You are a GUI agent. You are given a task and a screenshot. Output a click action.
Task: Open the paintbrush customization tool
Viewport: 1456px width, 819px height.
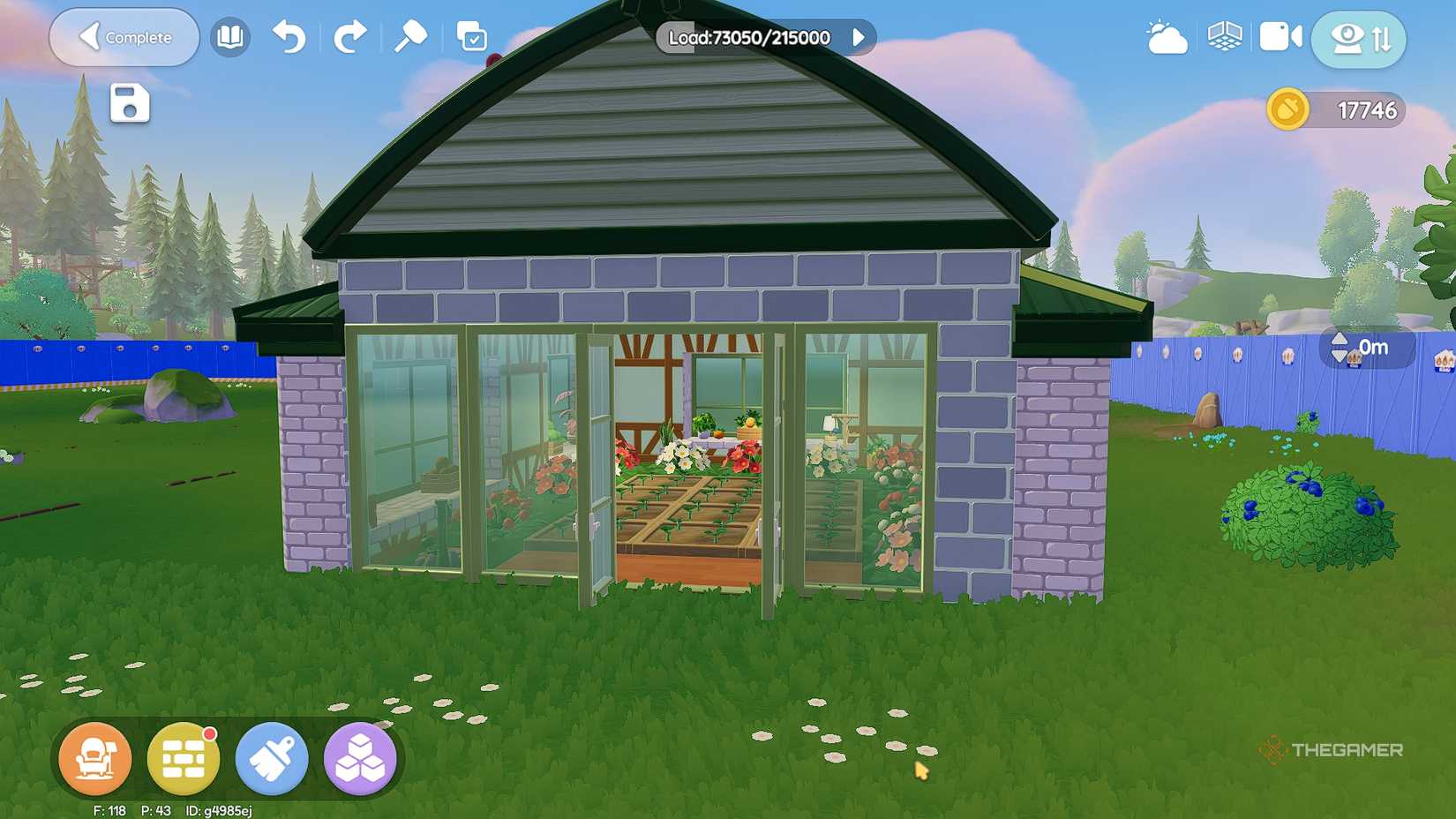271,759
